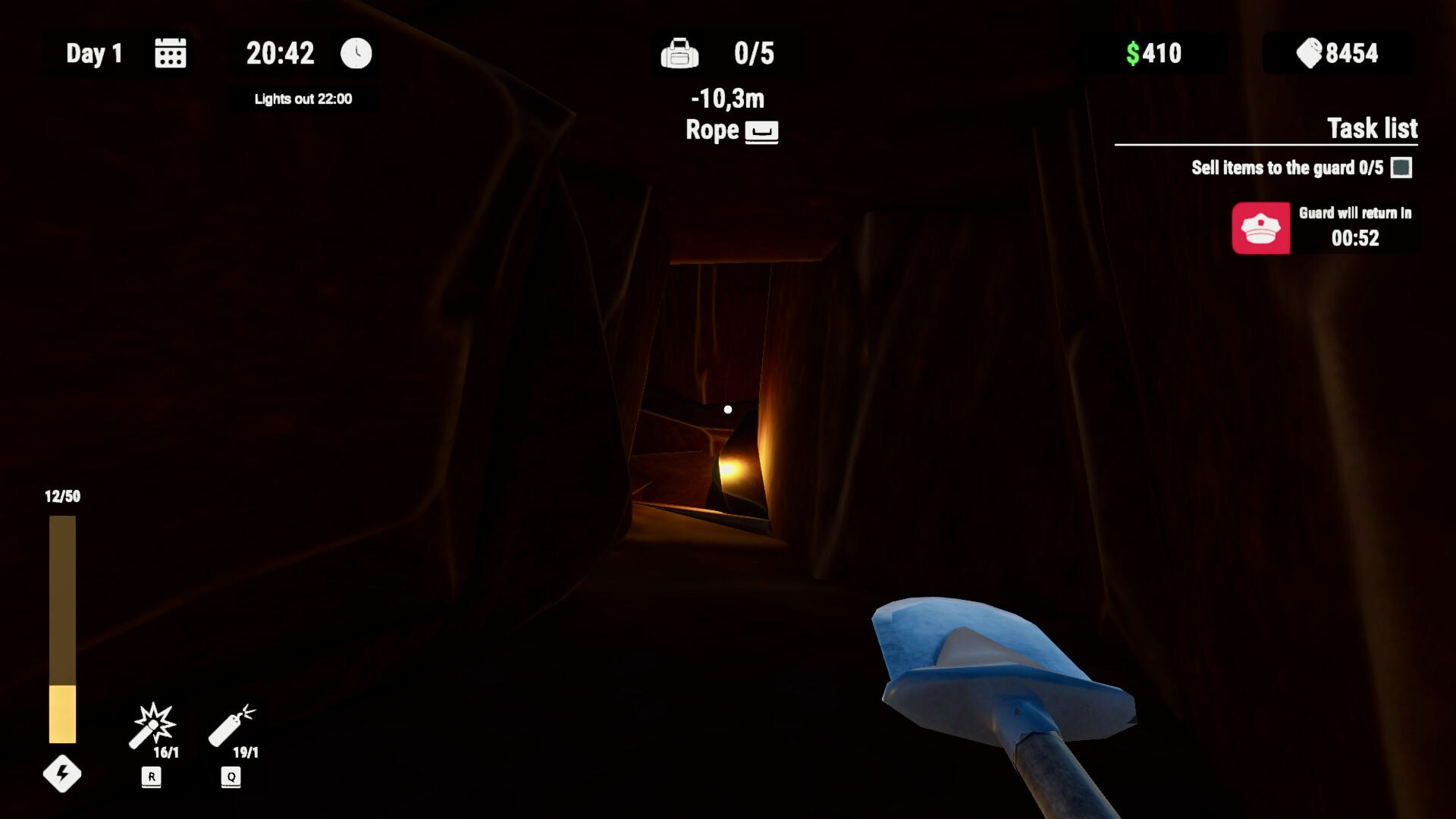Select the duffel bag inventory icon
This screenshot has height=819, width=1456.
pos(680,53)
